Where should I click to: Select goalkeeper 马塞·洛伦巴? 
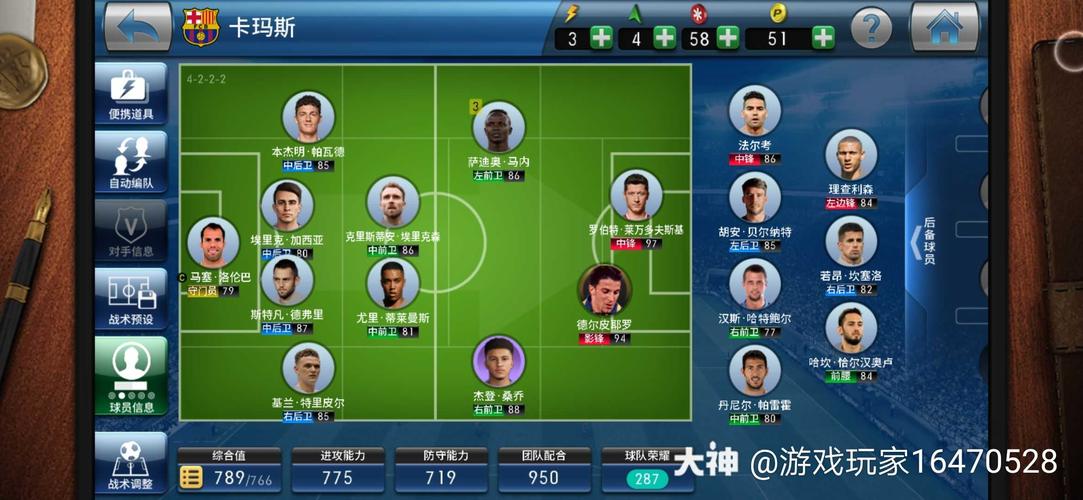tap(213, 243)
